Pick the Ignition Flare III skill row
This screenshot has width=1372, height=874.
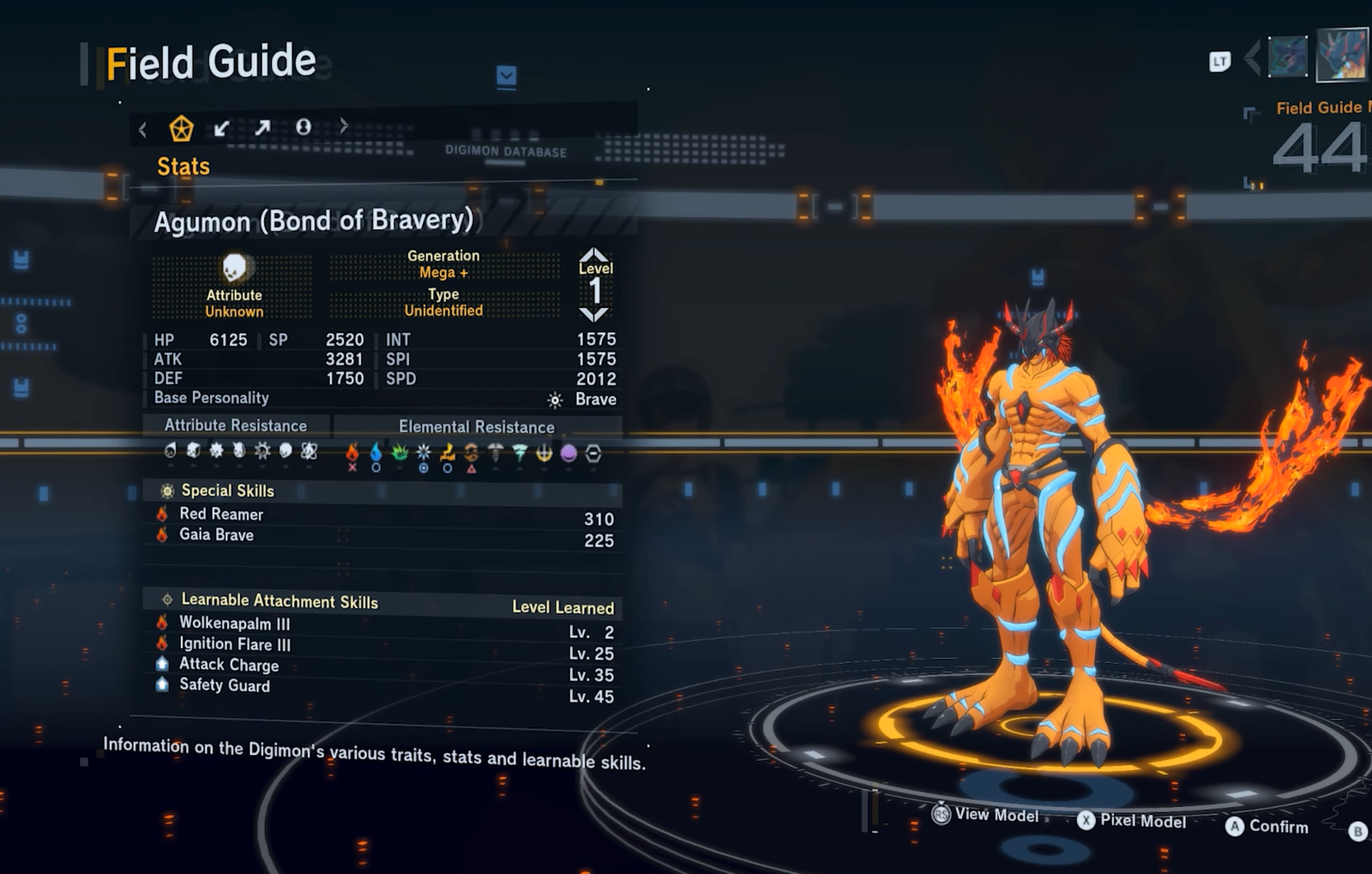(234, 644)
